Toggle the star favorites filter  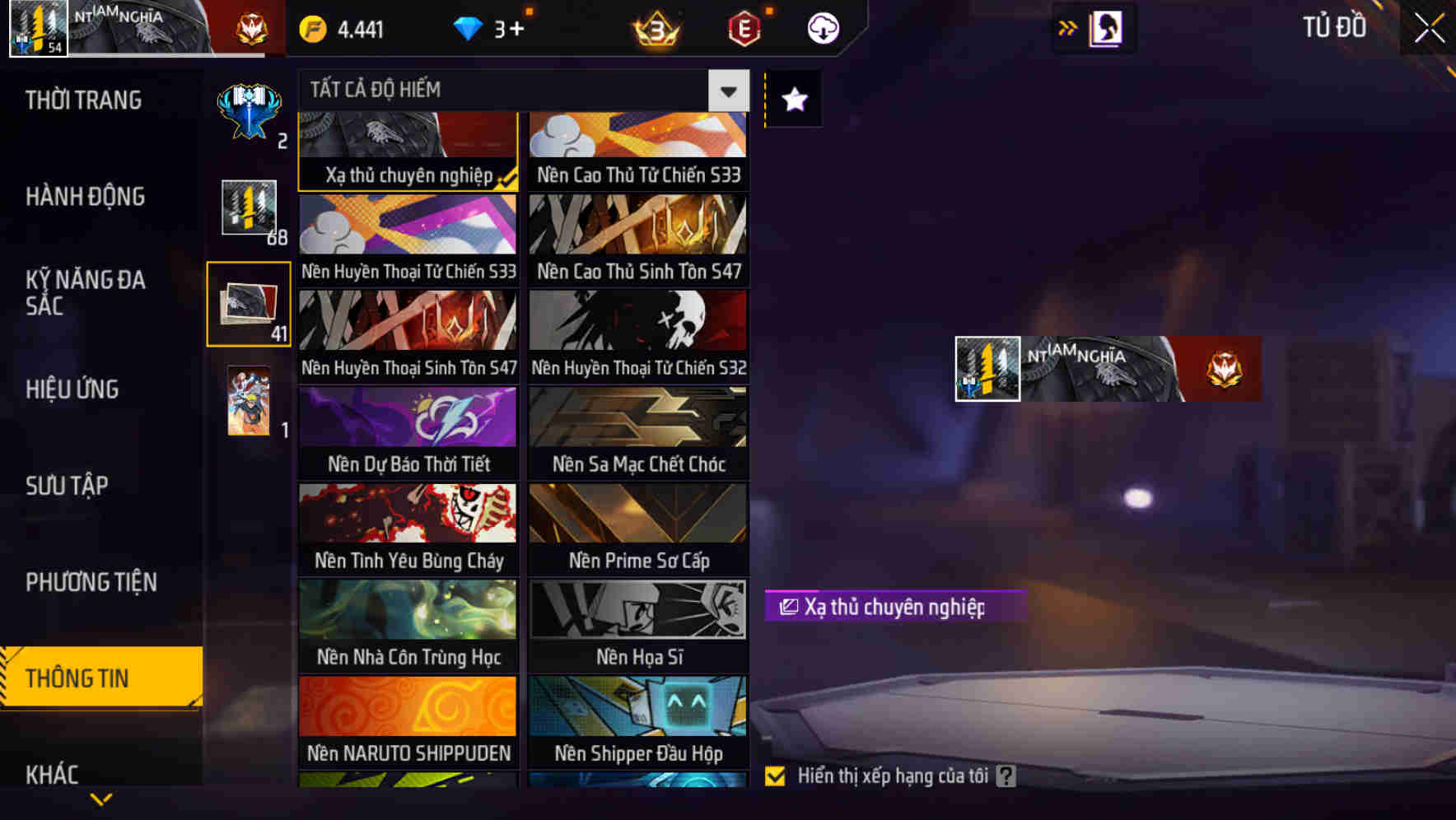793,100
